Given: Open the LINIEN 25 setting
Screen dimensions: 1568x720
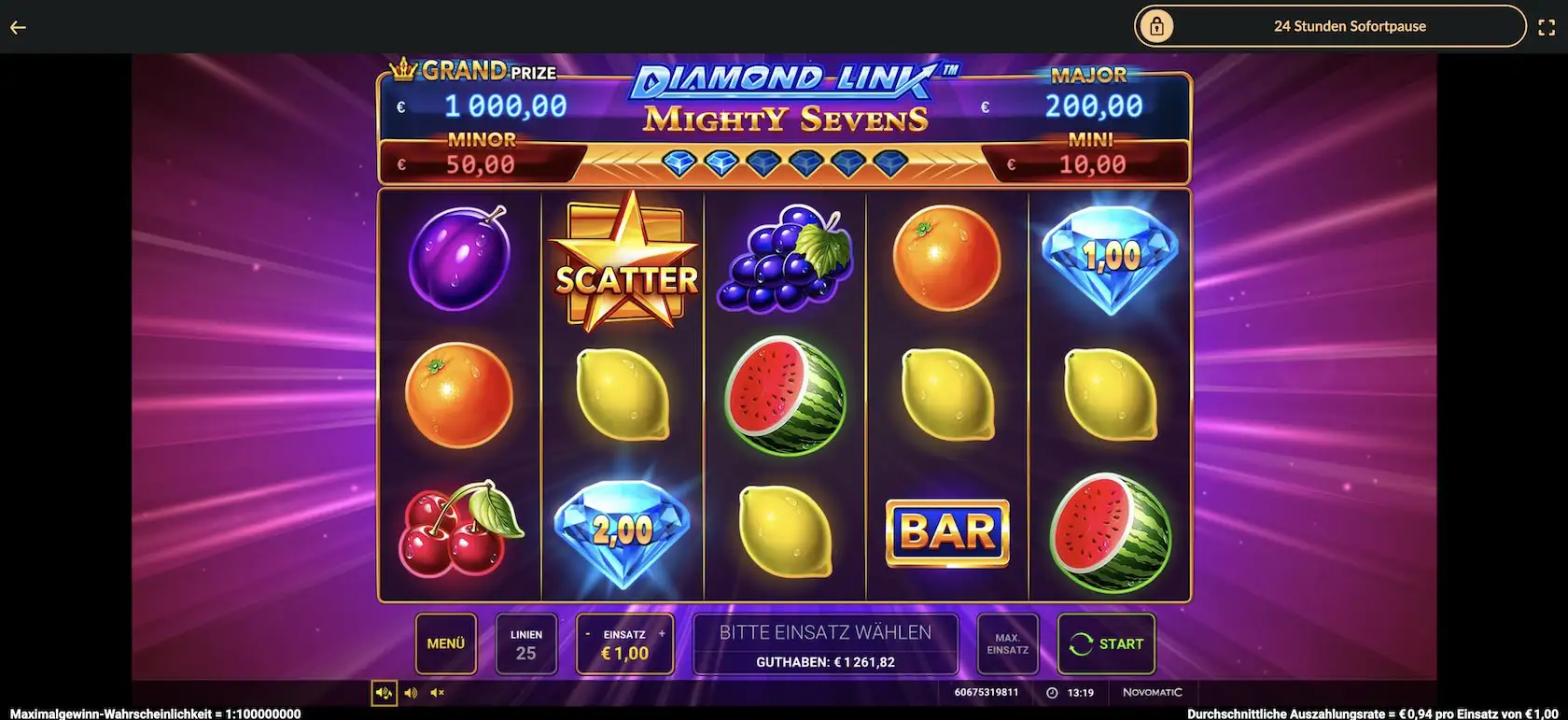Looking at the screenshot, I should pos(525,643).
